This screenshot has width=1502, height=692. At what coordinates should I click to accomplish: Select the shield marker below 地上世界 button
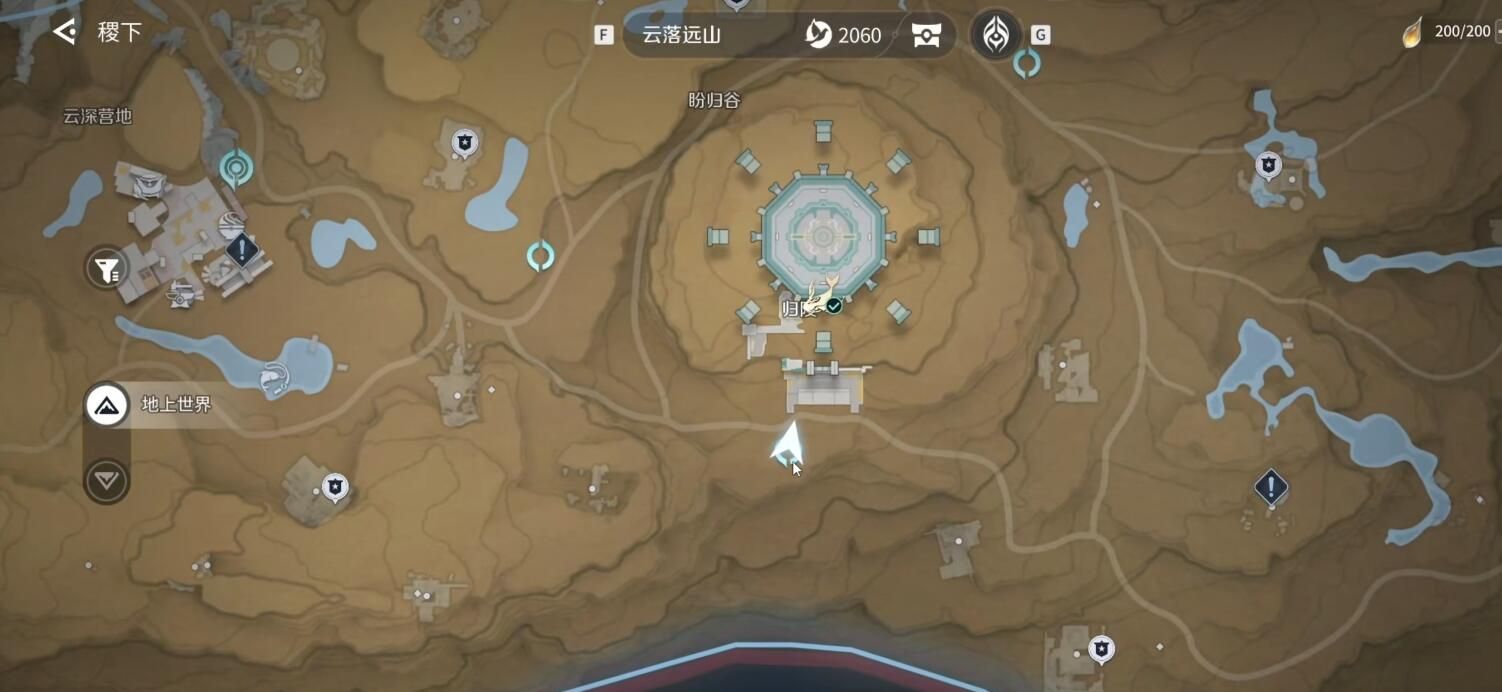334,487
